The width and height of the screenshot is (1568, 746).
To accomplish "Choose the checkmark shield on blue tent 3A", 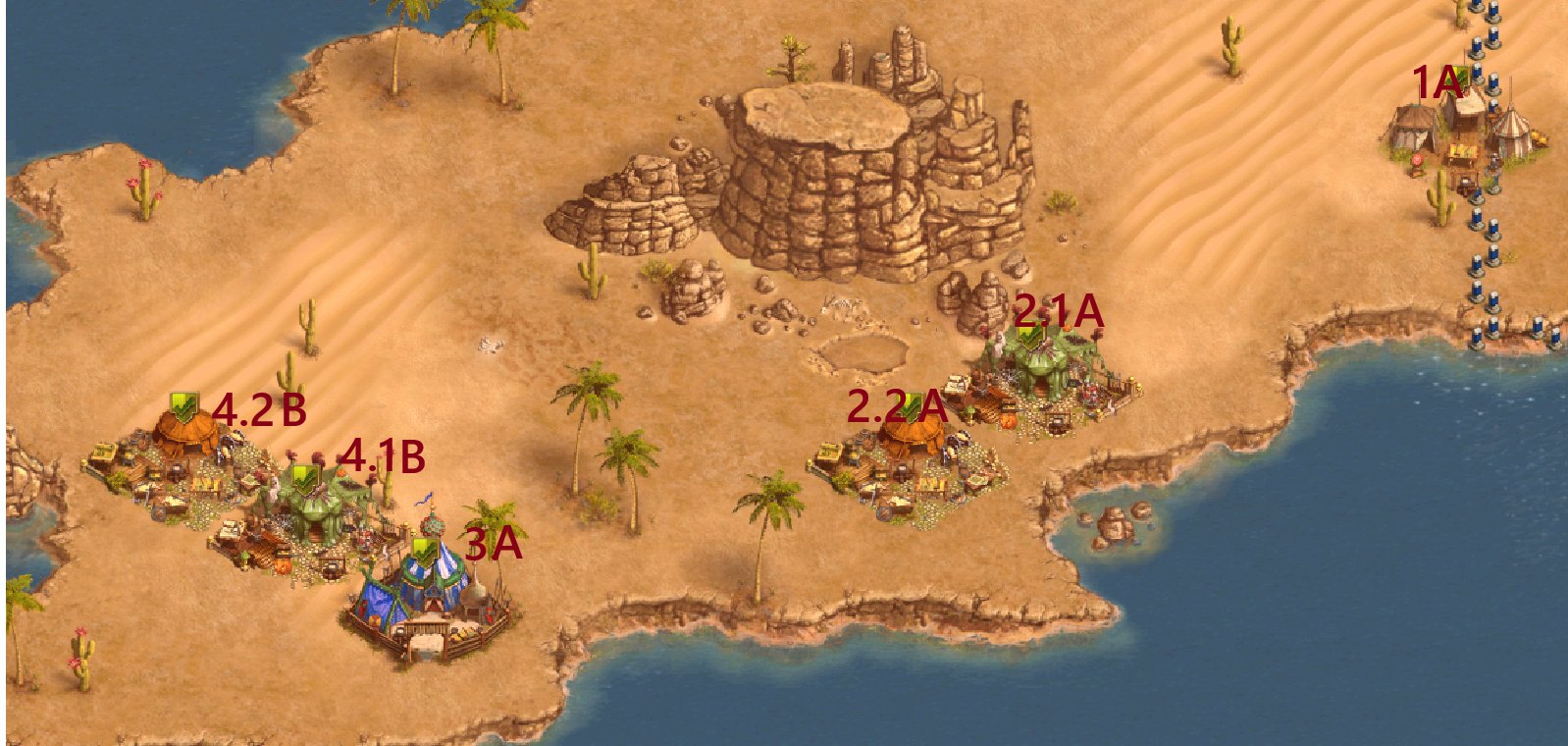I will [424, 552].
